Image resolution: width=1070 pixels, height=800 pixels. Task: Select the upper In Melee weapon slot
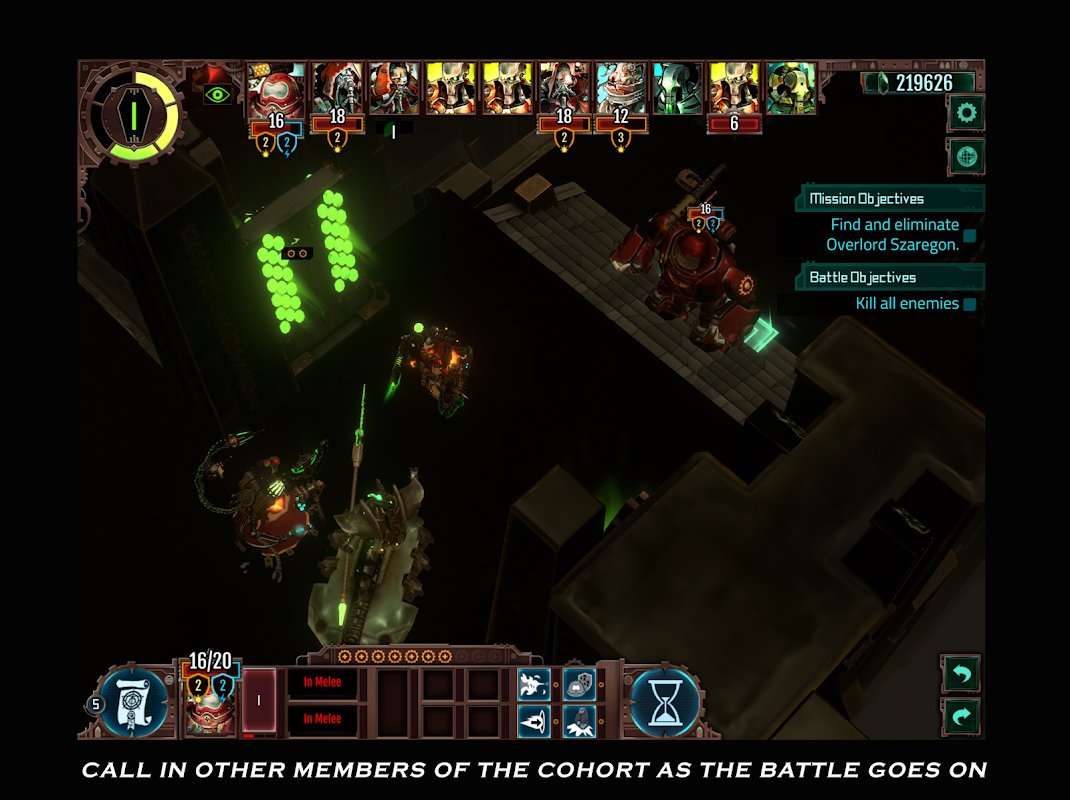(x=322, y=682)
